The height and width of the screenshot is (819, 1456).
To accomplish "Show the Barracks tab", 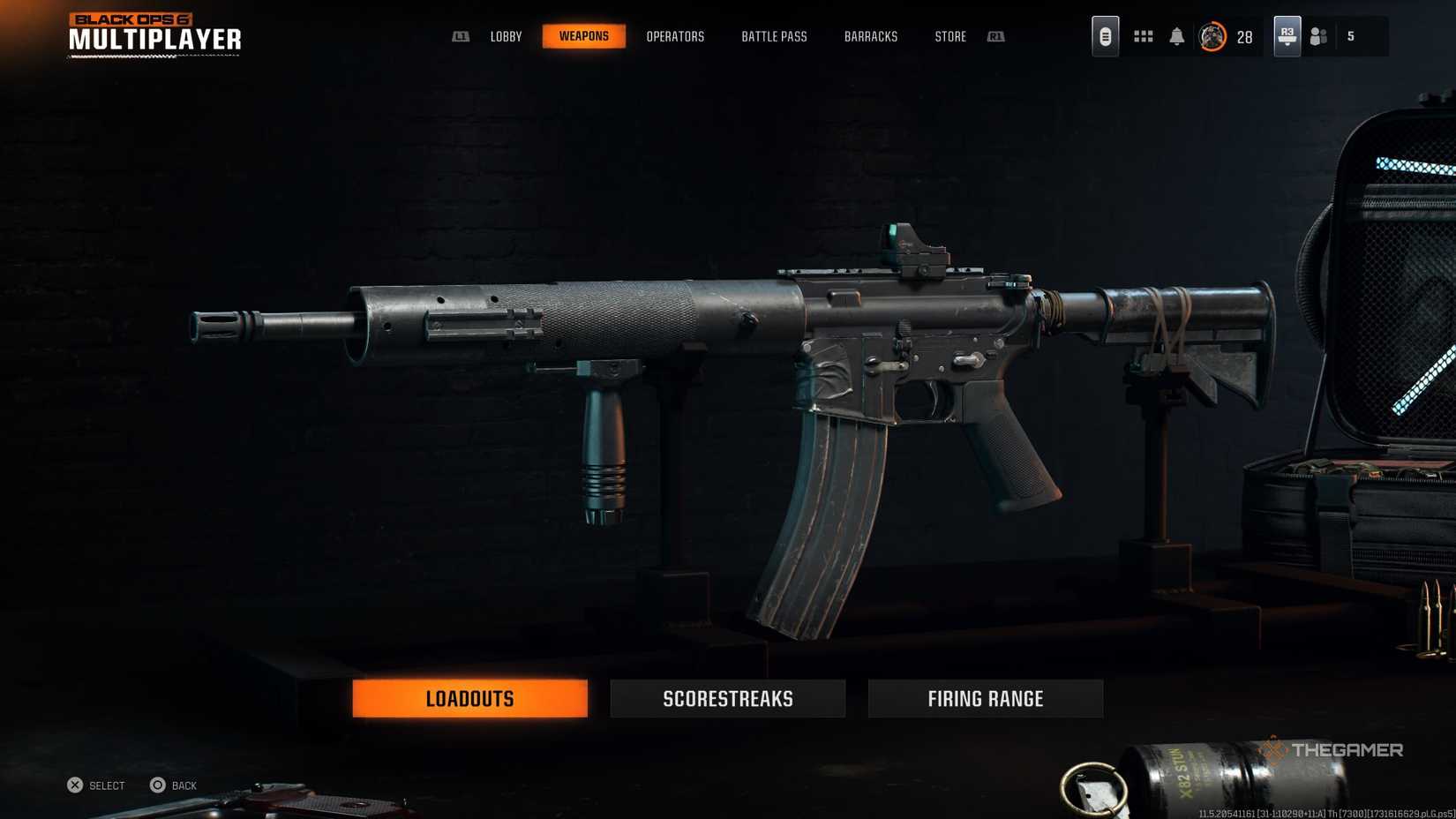I will point(870,37).
